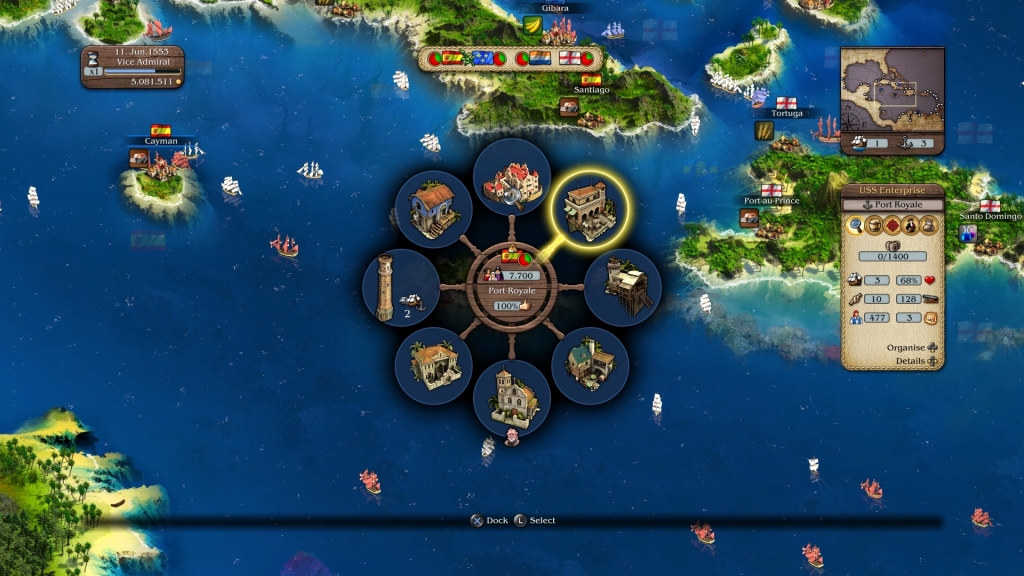Open the captain portrait tab
The height and width of the screenshot is (576, 1024).
point(911,226)
